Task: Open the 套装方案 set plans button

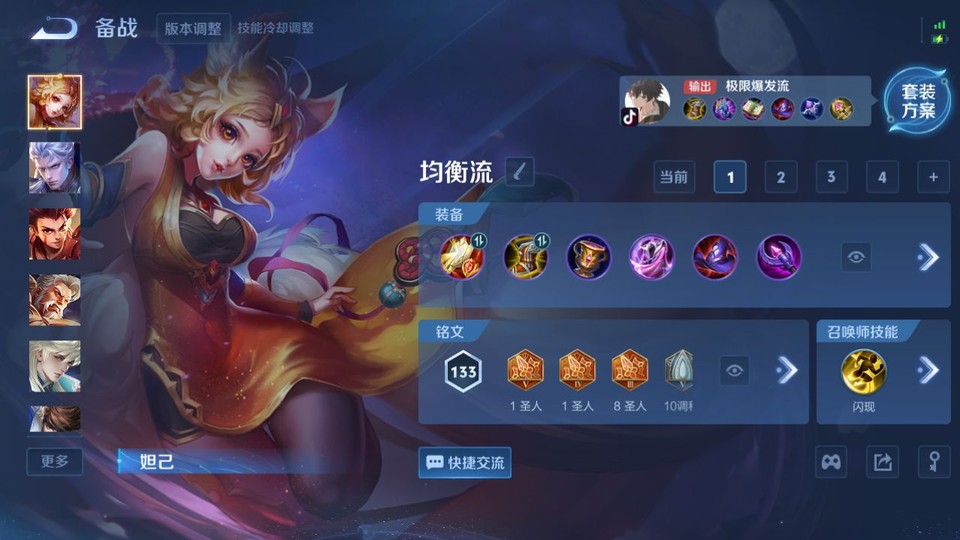Action: (x=917, y=101)
